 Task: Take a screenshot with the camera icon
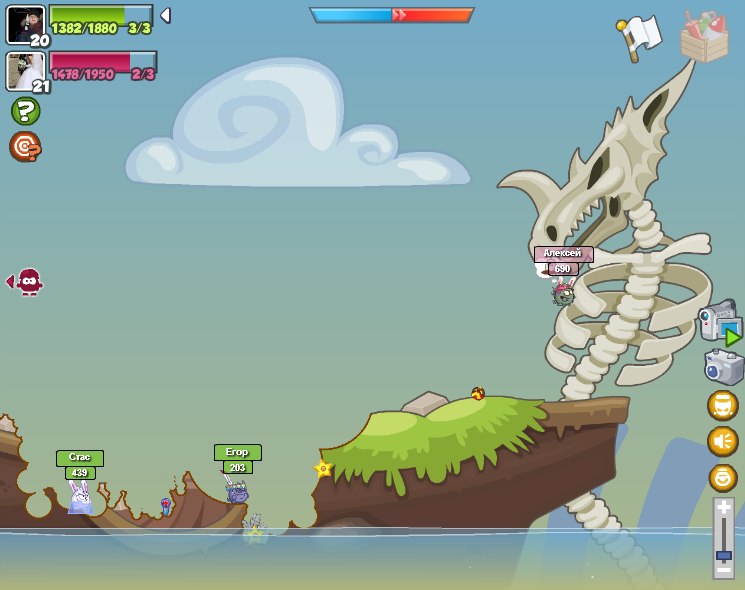(x=723, y=366)
